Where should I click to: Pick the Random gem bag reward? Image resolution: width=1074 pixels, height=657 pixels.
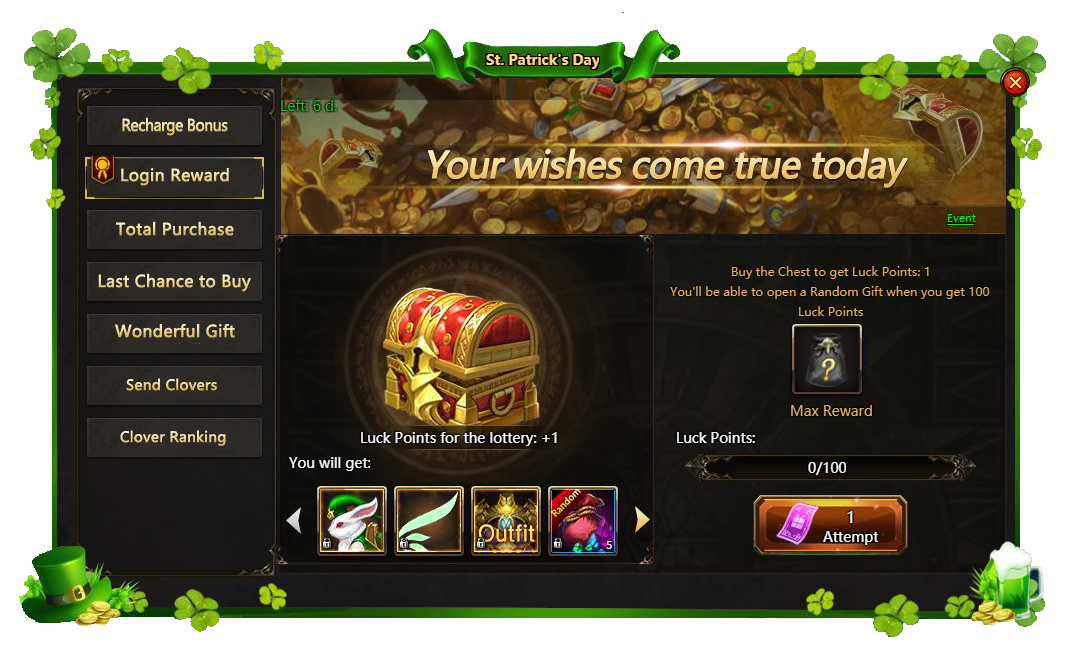tap(583, 520)
